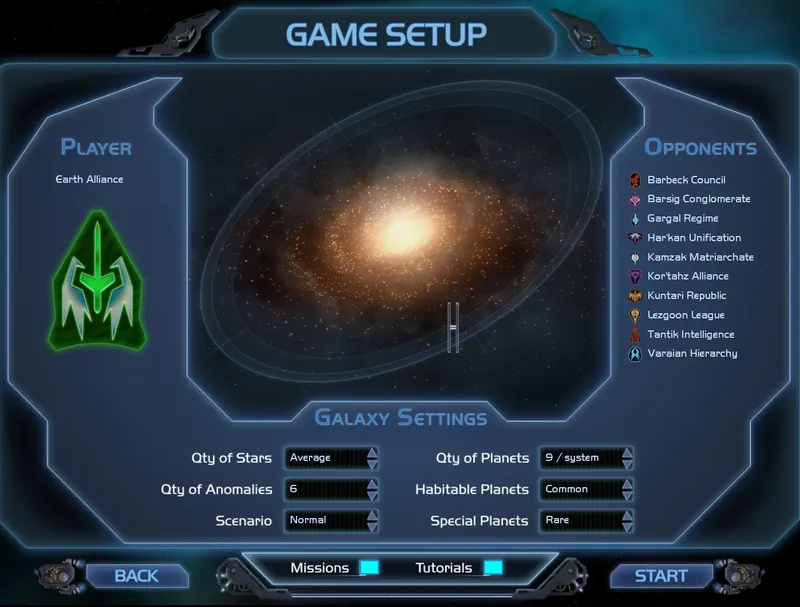This screenshot has height=607, width=800.
Task: Select the Kamzak Matriarchate opponent
Action: click(700, 257)
